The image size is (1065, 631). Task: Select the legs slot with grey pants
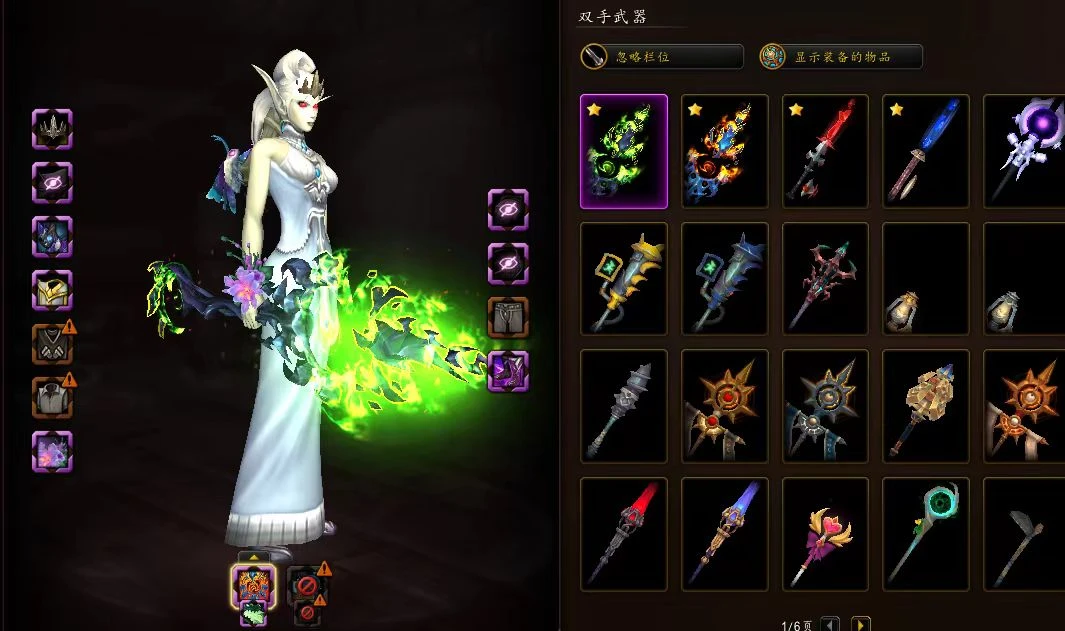pyautogui.click(x=508, y=317)
